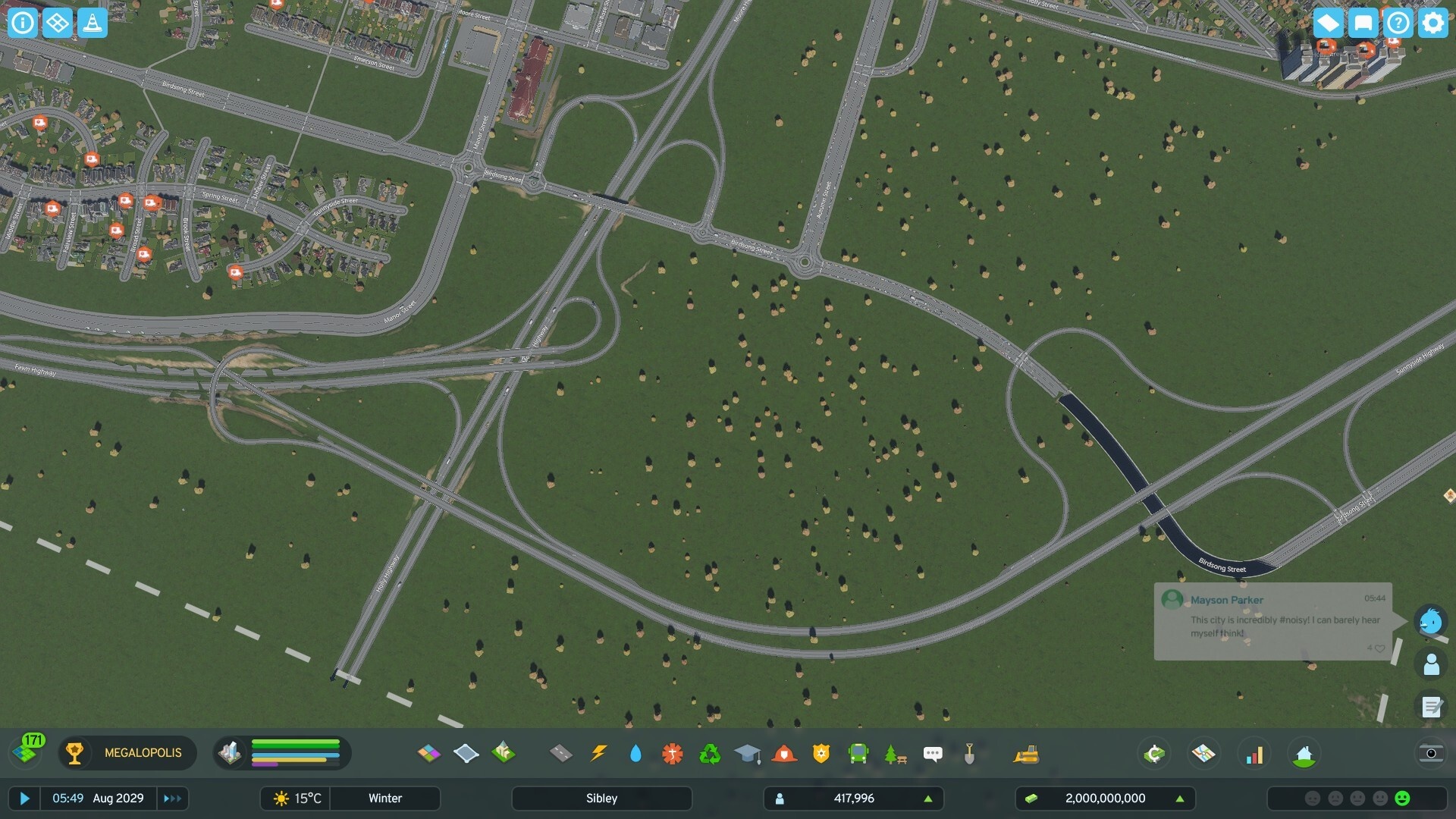Open the info views button
This screenshot has height=819, width=1456.
(23, 23)
